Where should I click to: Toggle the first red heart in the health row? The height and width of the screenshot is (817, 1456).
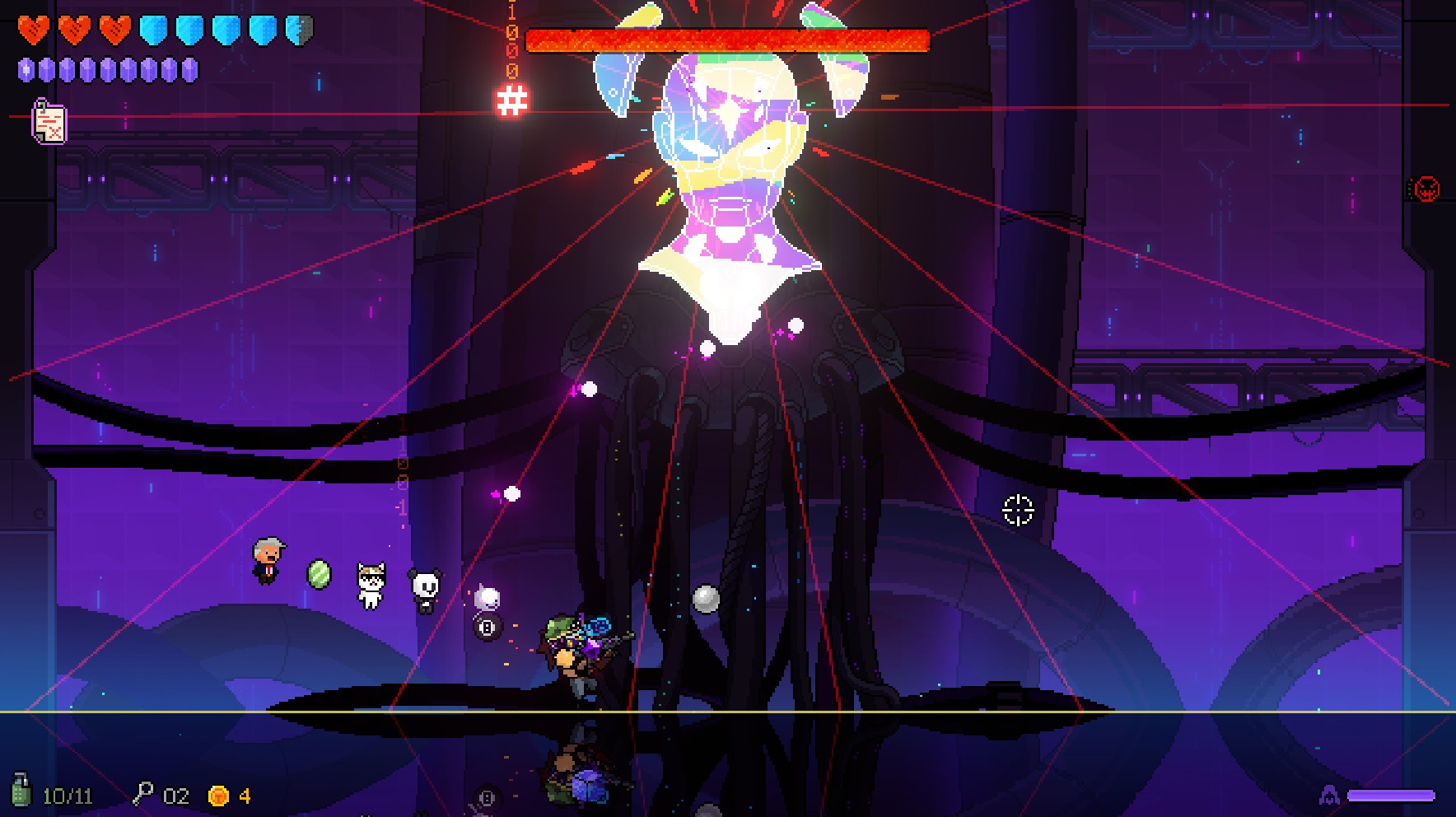point(35,27)
